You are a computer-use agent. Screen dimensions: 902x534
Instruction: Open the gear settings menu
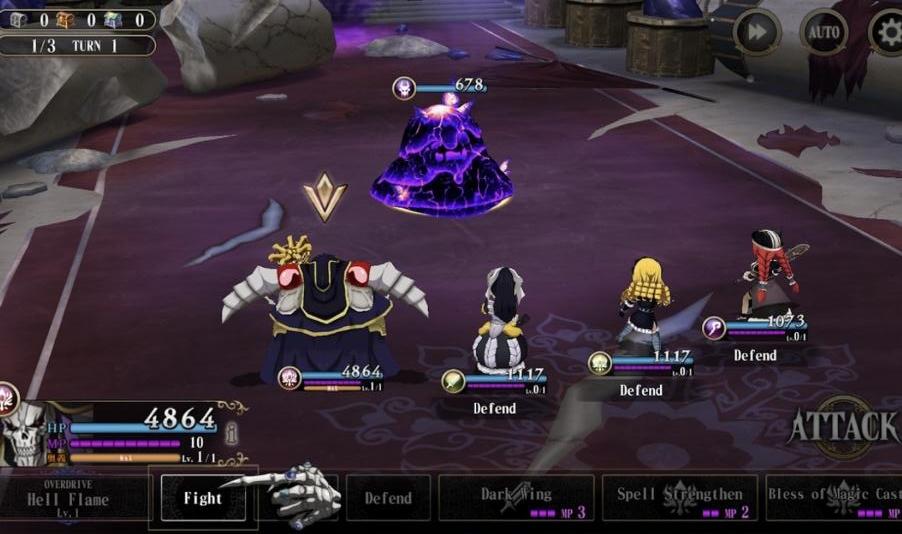click(x=886, y=33)
